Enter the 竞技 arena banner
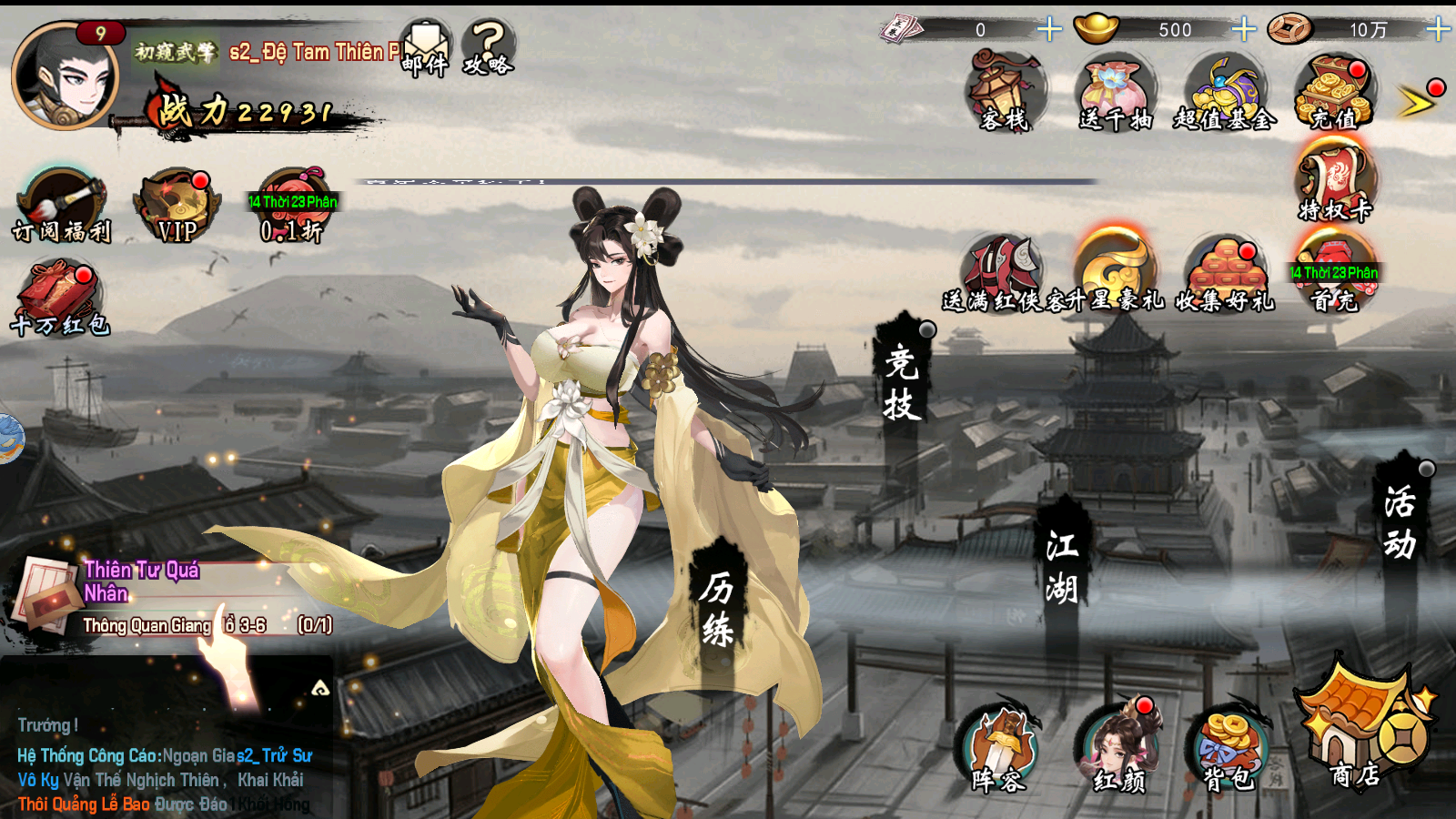This screenshot has width=1456, height=819. pos(902,382)
